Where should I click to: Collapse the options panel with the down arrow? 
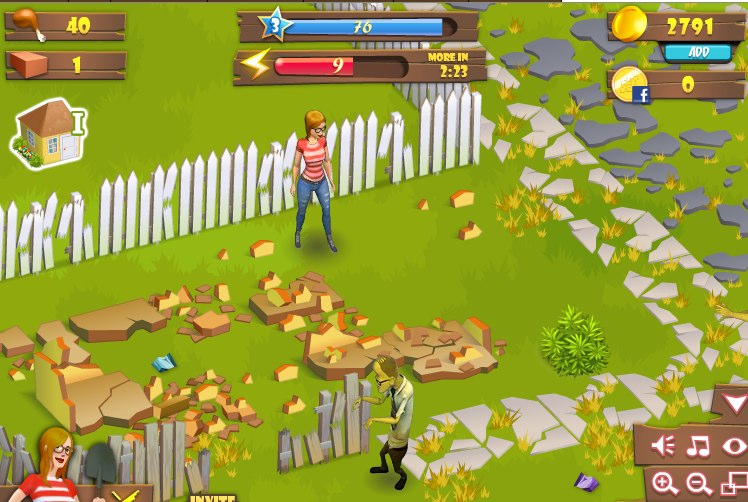734,405
